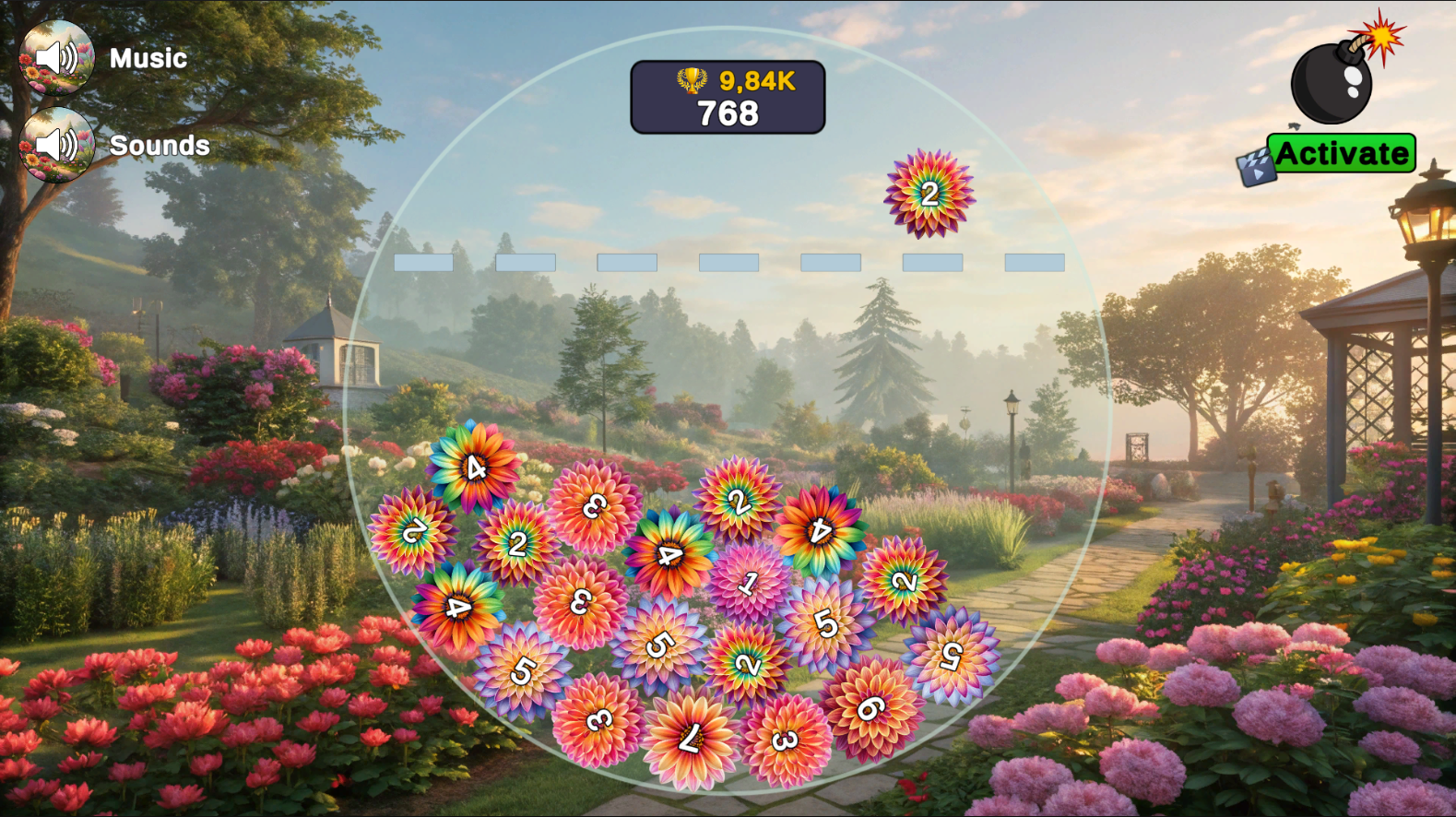Mute the Music using the speaker button
The image size is (1456, 817).
pyautogui.click(x=57, y=57)
